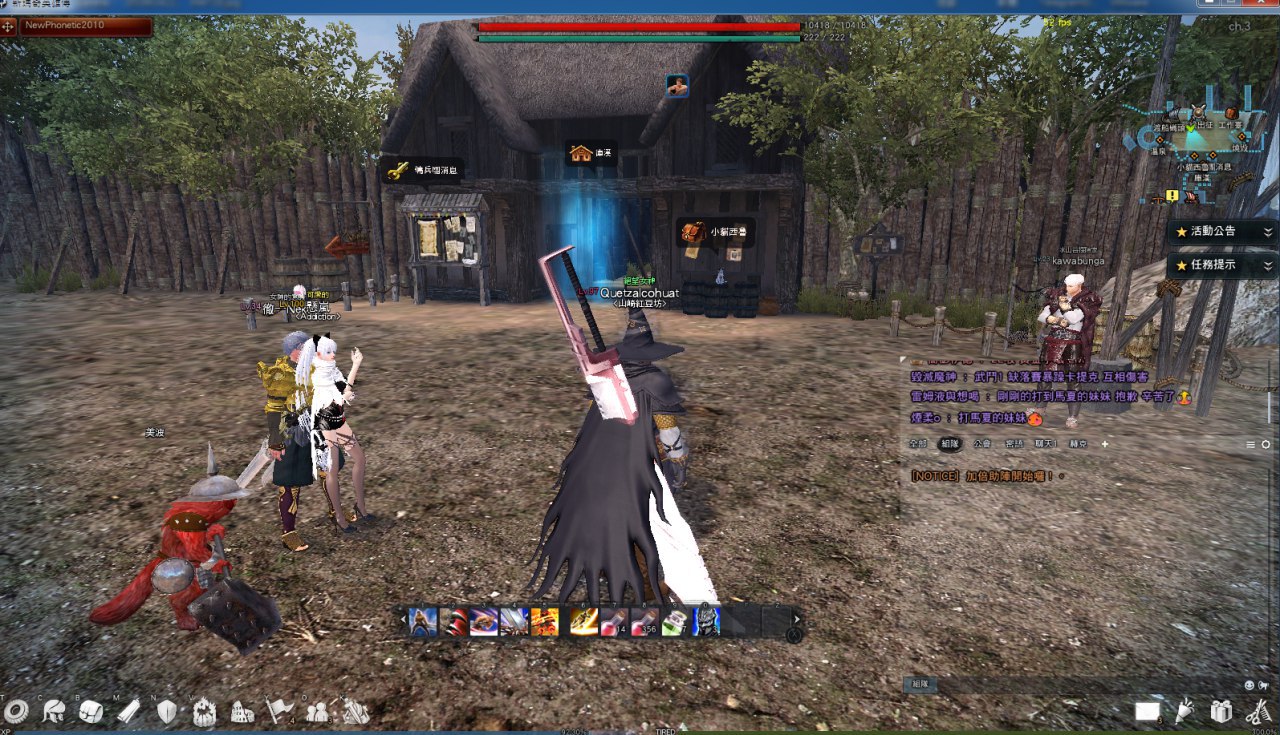
Task: Use the golden slash skill in slot 6
Action: tap(584, 621)
